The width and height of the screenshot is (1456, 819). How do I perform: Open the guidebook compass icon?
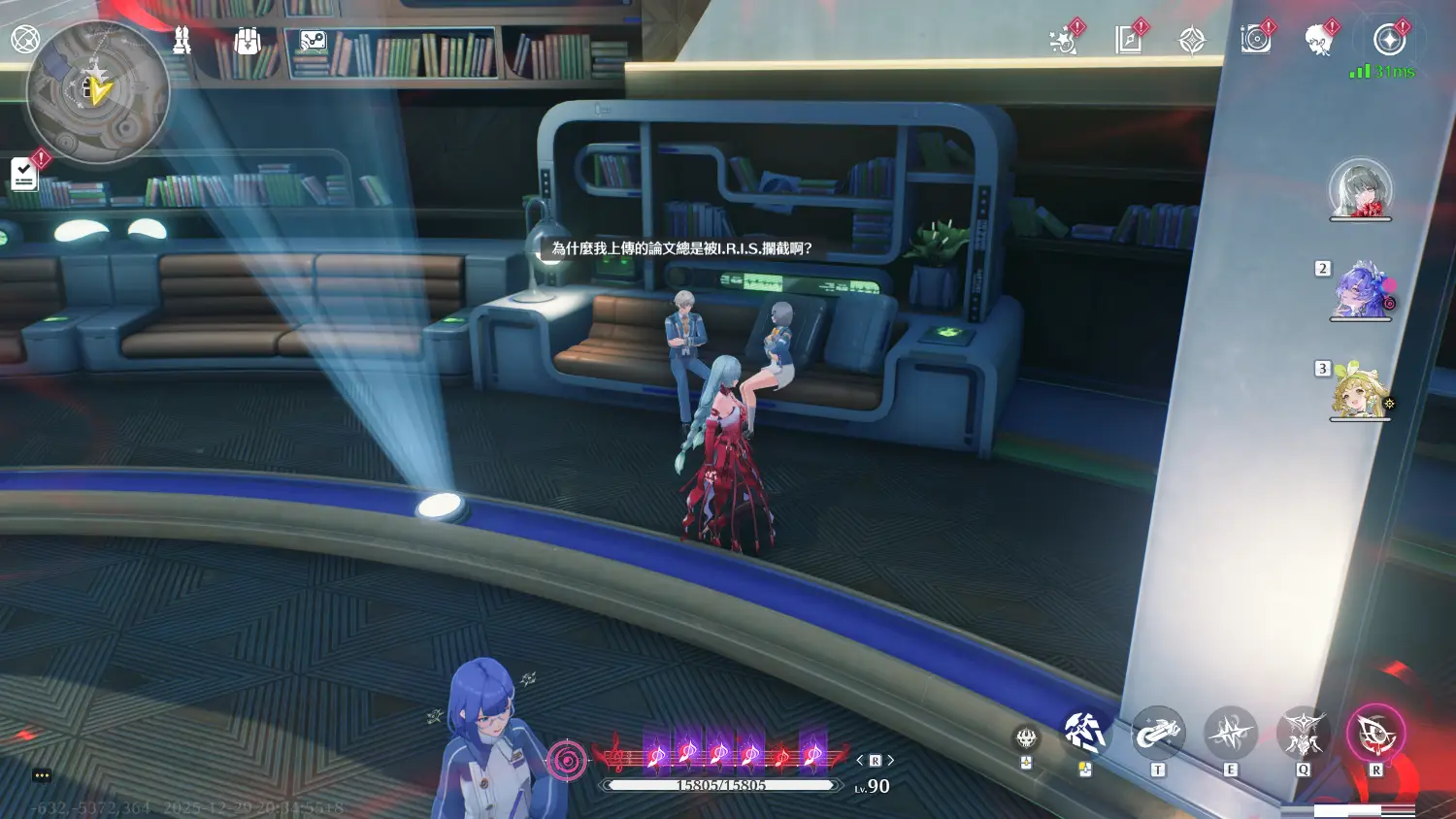tap(1128, 41)
